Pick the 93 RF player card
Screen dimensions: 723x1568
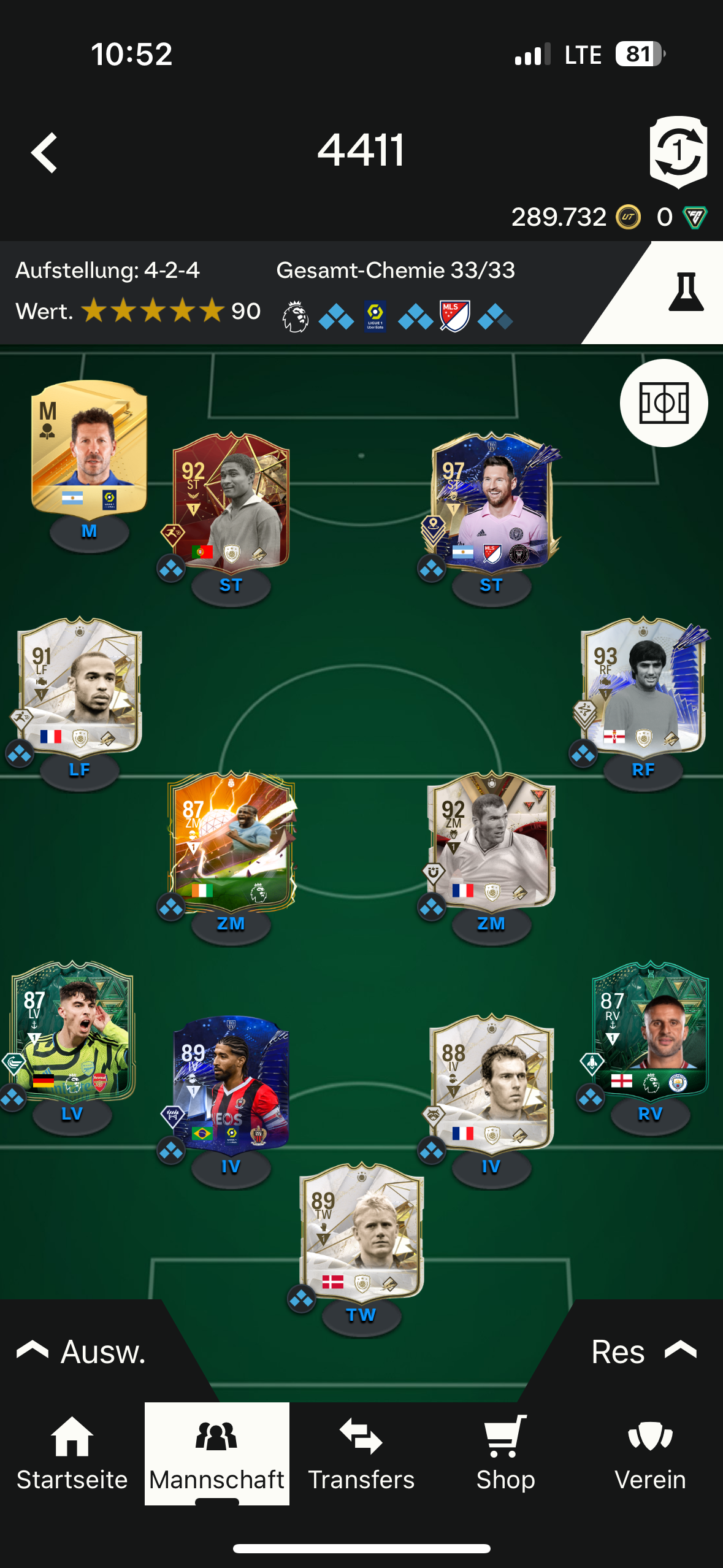click(643, 685)
